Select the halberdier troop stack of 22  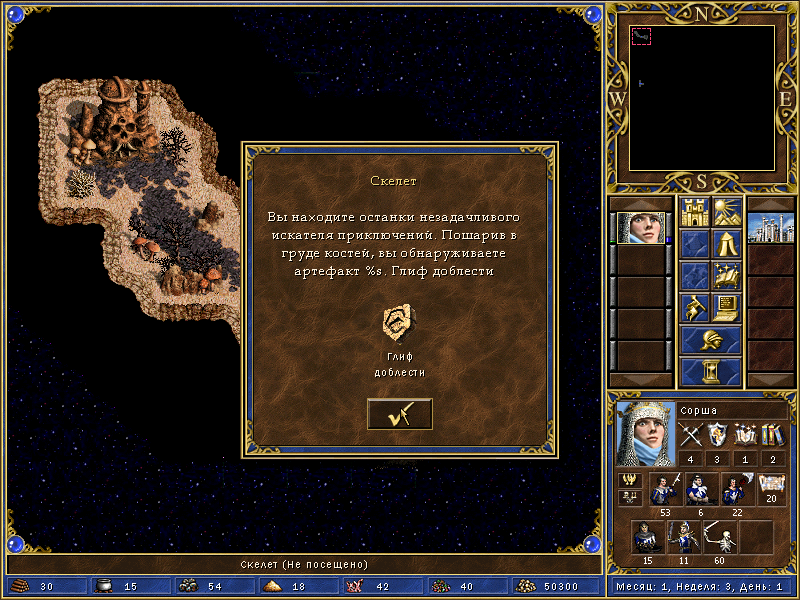tap(737, 490)
